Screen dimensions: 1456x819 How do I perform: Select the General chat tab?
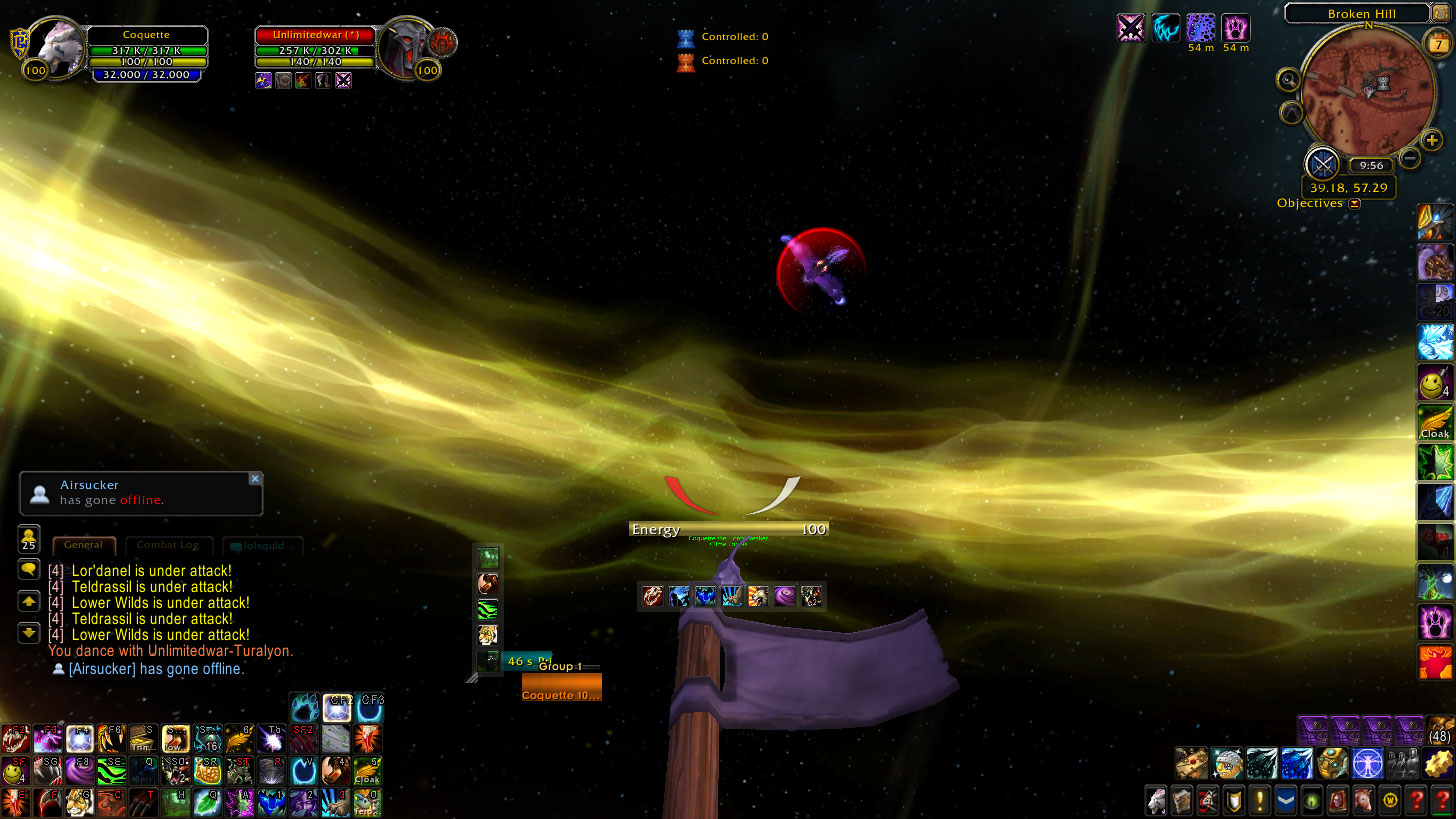[84, 546]
